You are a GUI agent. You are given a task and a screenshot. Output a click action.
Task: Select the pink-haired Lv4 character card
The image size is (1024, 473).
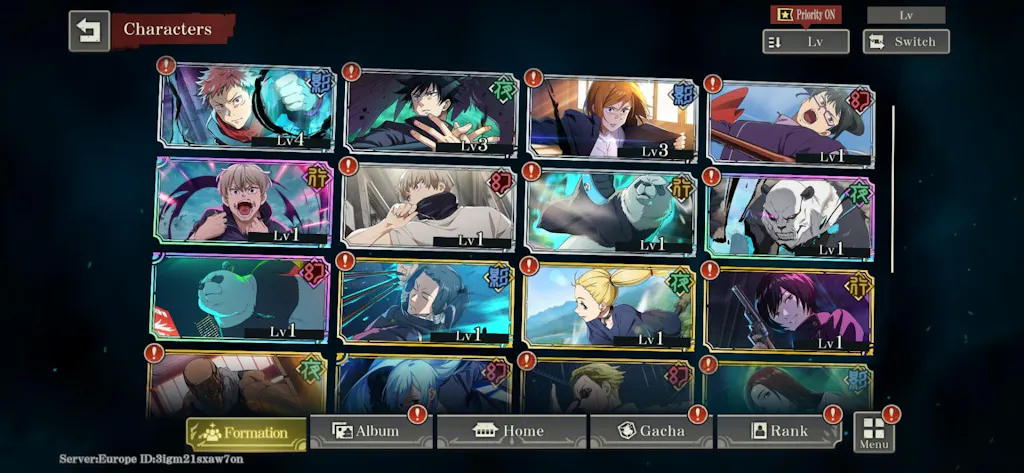coord(247,106)
